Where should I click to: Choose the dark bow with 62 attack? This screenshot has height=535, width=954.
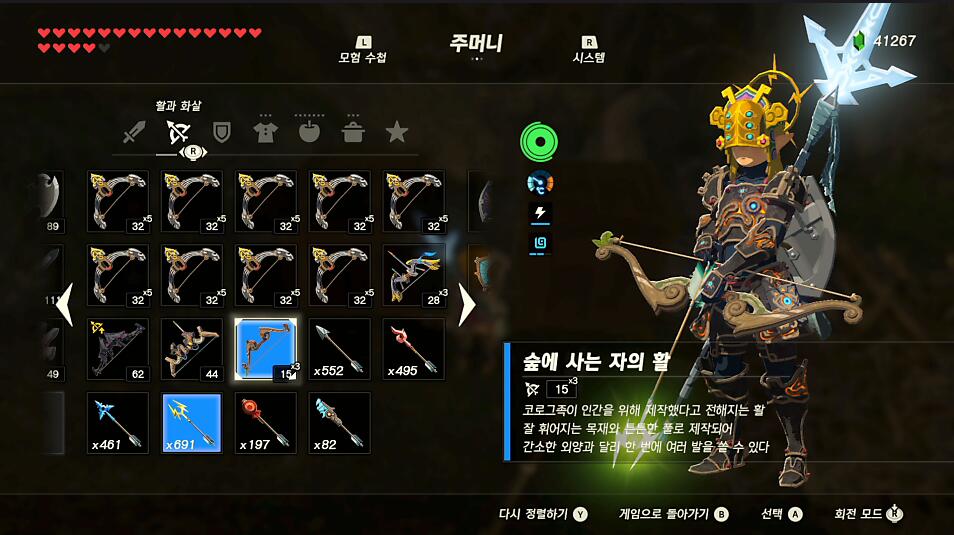point(118,349)
